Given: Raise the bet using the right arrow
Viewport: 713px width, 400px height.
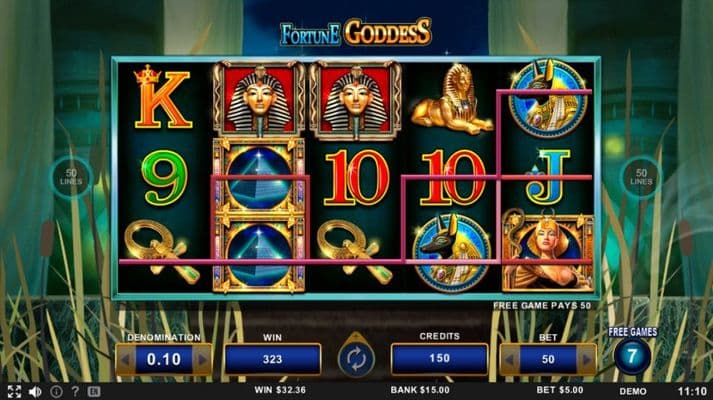Looking at the screenshot, I should pos(589,359).
